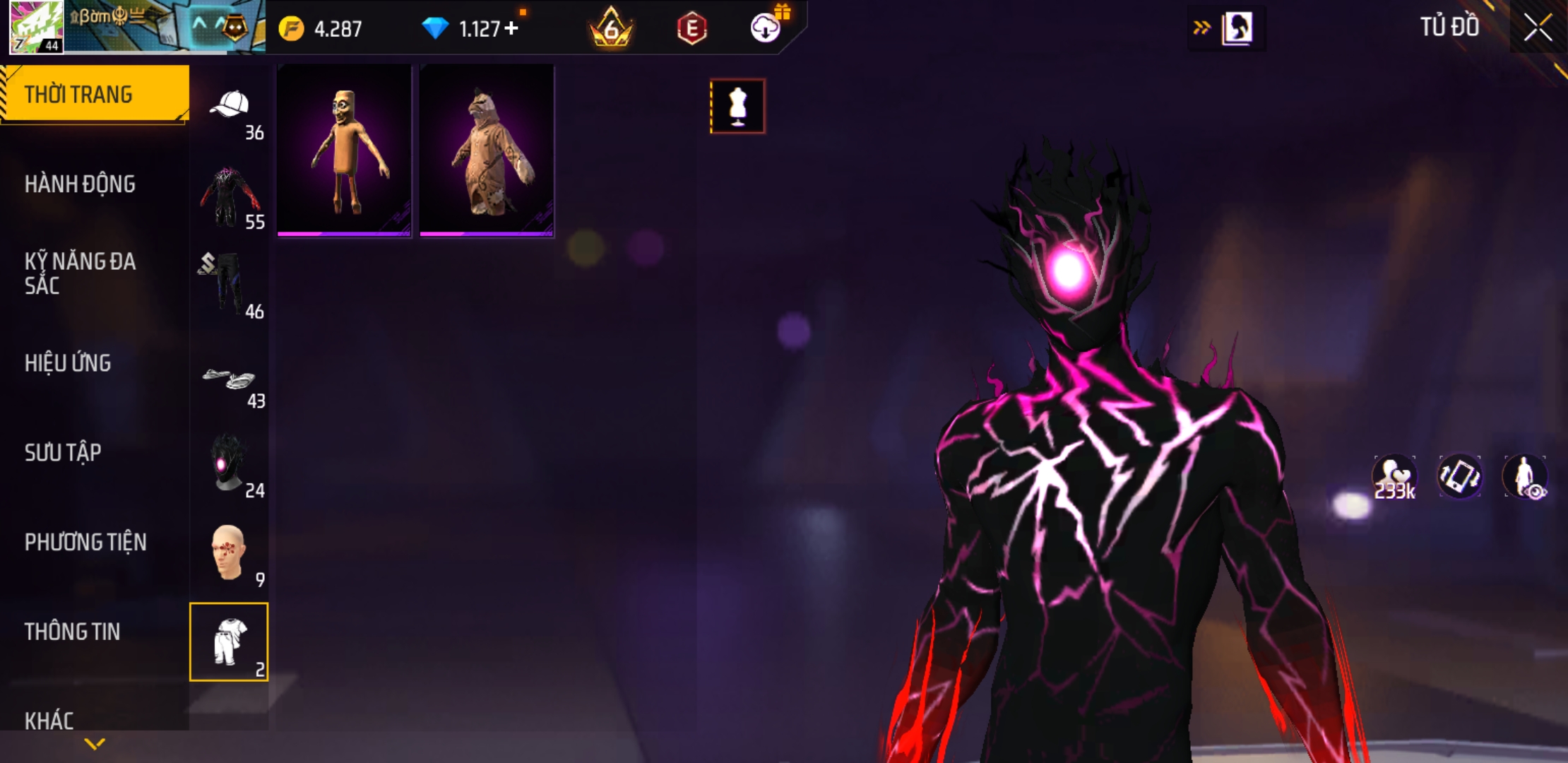Open the Thông Tin tab
The height and width of the screenshot is (763, 1568).
[72, 632]
